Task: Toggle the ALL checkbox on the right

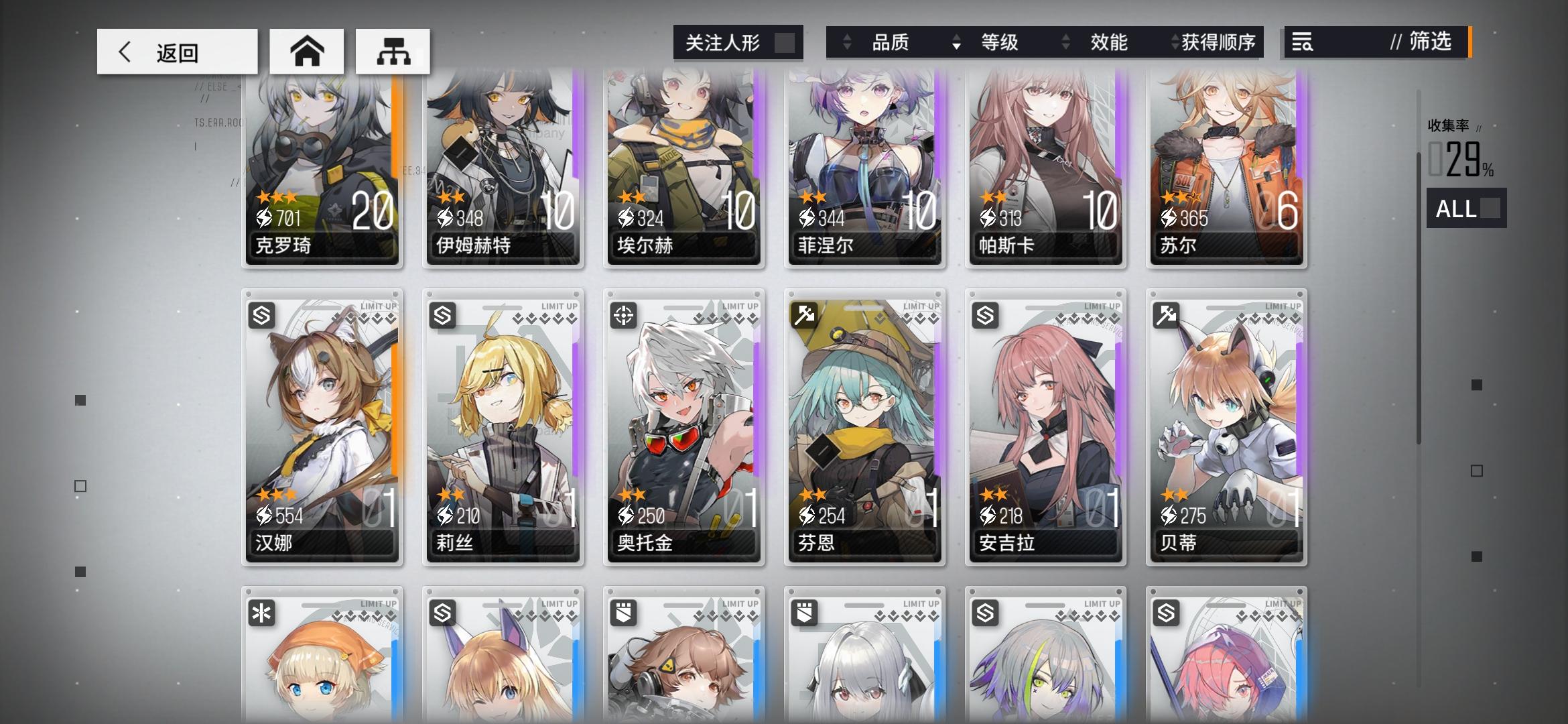Action: (x=1489, y=210)
